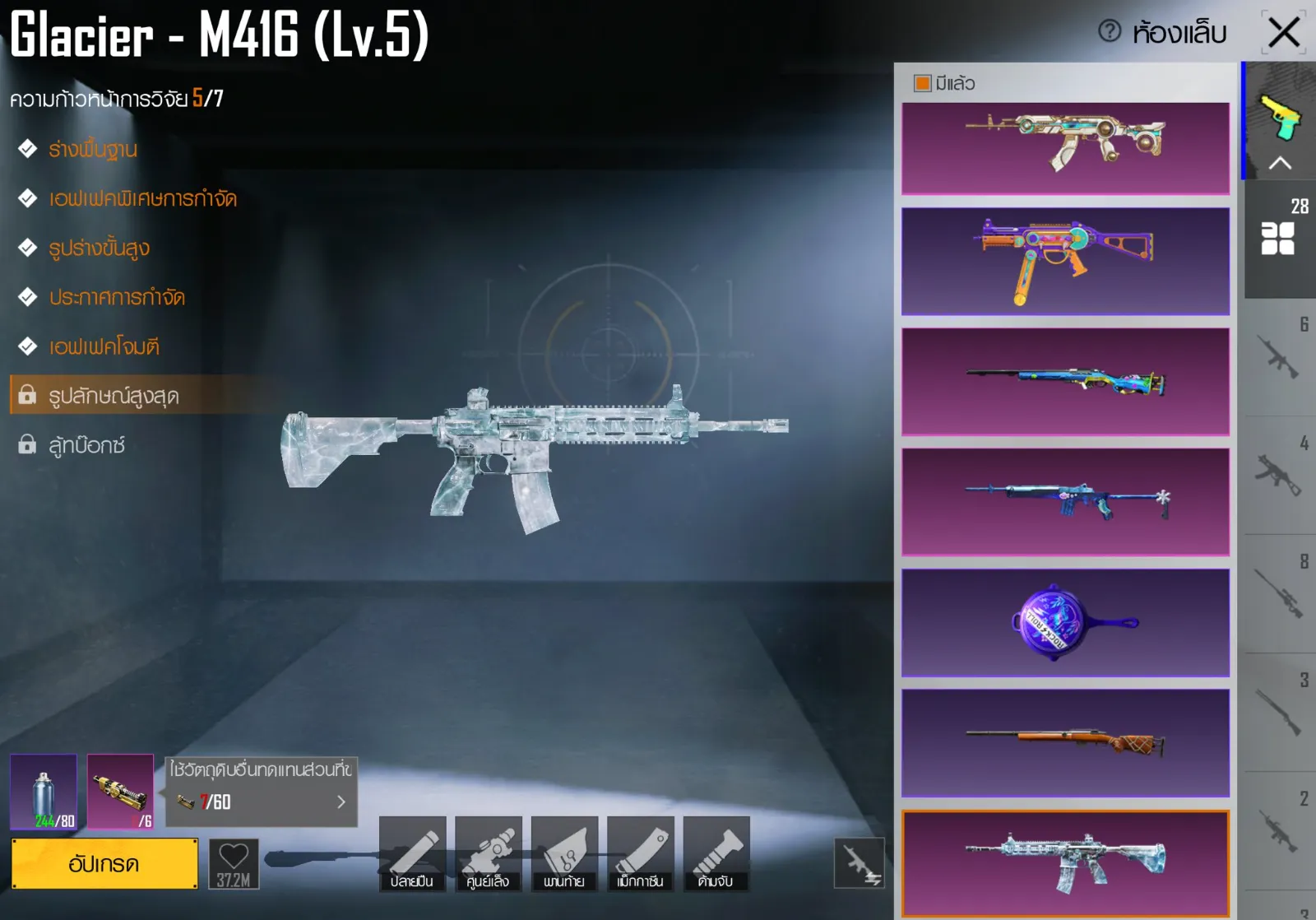Open the ศูนย์เล็ง scope attachment slot
This screenshot has width=1316, height=920.
coord(489,854)
